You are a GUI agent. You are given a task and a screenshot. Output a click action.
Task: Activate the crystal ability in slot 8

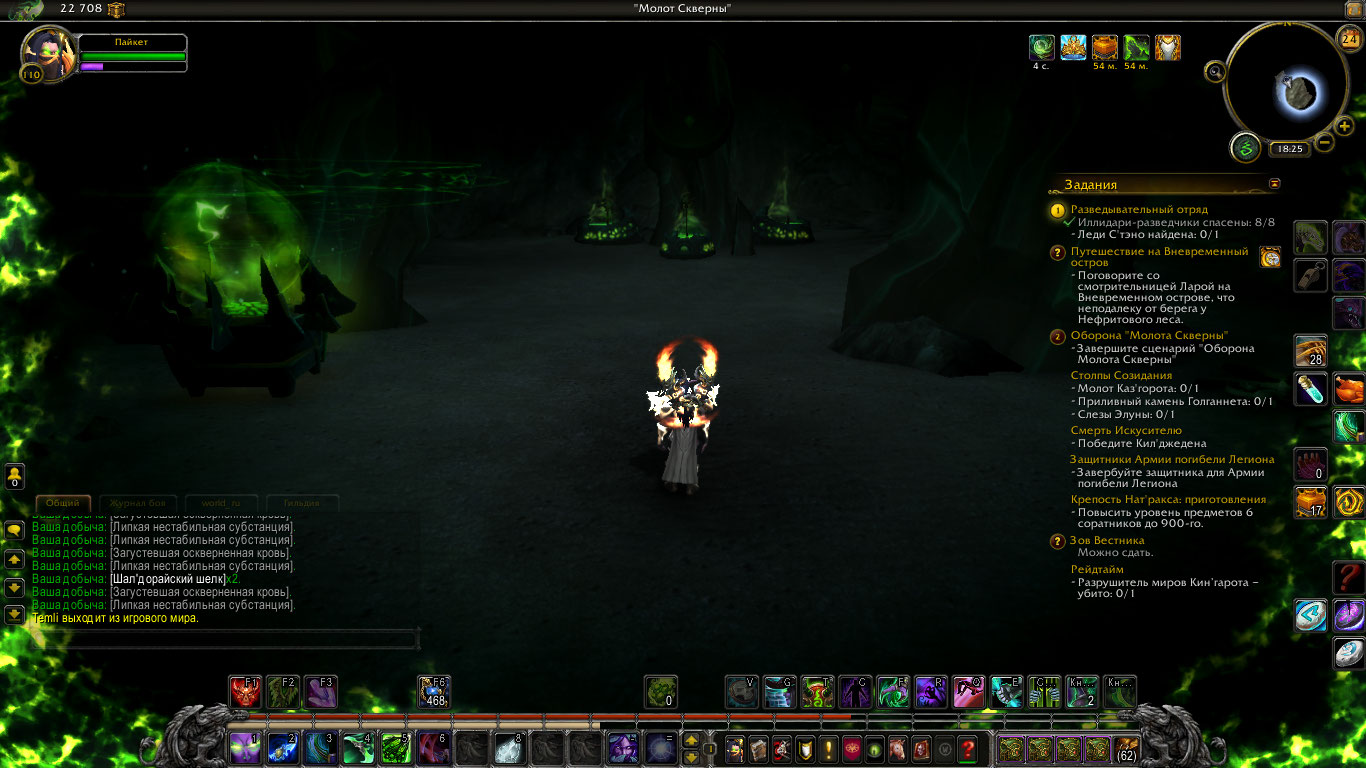pyautogui.click(x=508, y=747)
